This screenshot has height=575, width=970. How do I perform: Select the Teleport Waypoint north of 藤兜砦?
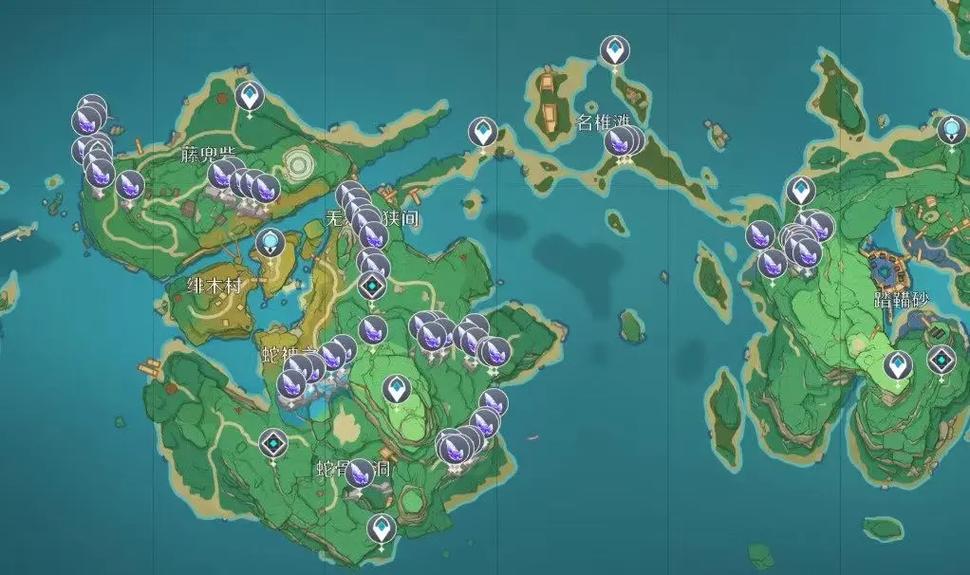[x=249, y=96]
